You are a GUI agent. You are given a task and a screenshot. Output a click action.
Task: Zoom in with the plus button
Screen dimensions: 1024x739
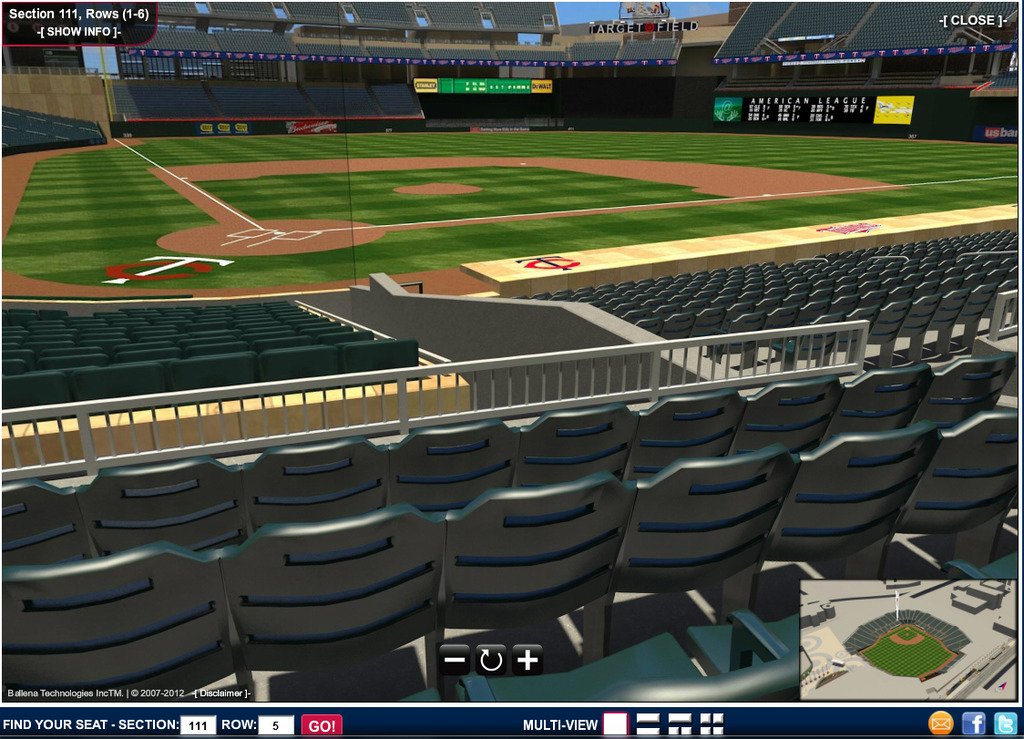click(x=527, y=659)
